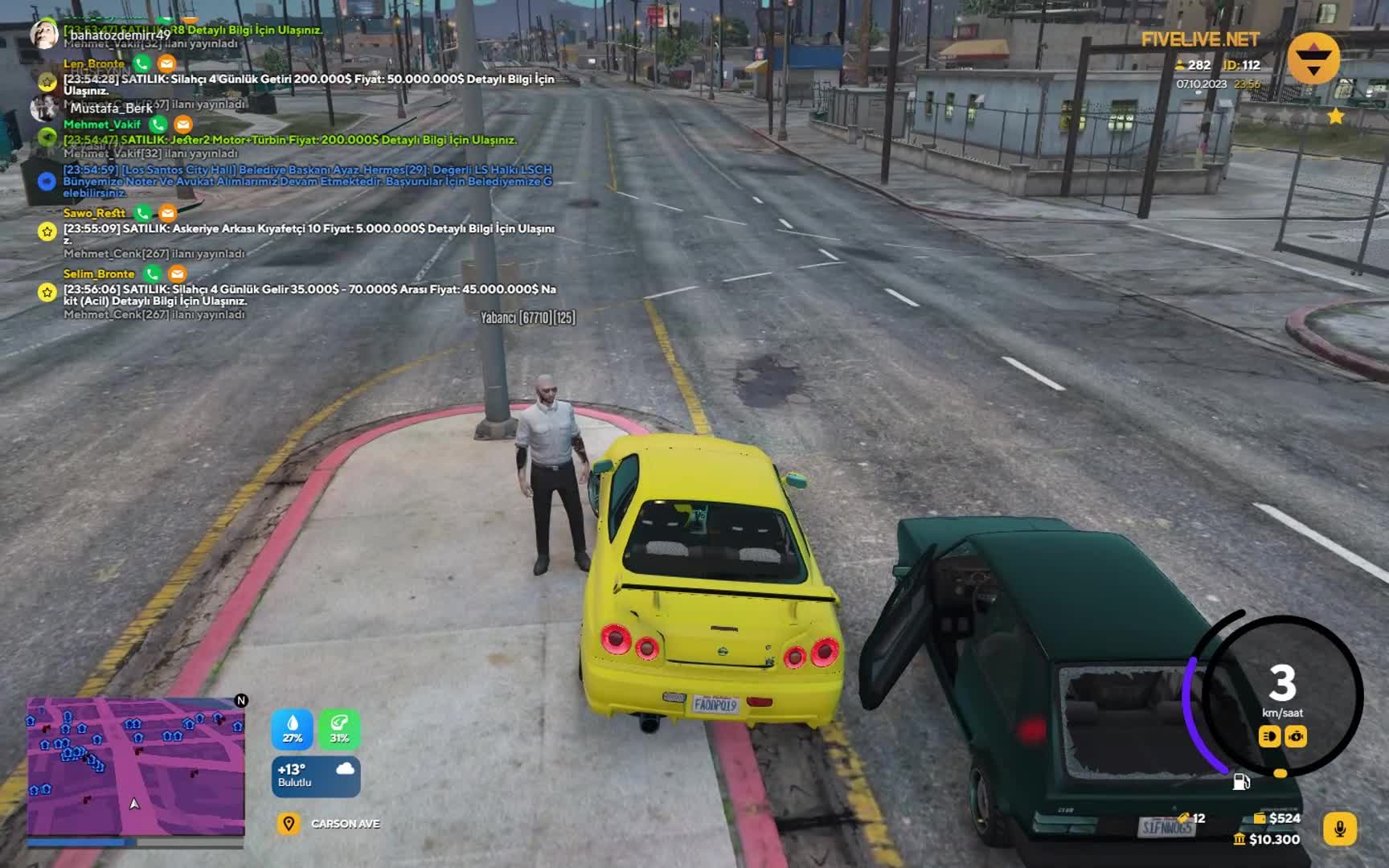
Task: Click the Carson Ave location pin
Action: (x=289, y=824)
